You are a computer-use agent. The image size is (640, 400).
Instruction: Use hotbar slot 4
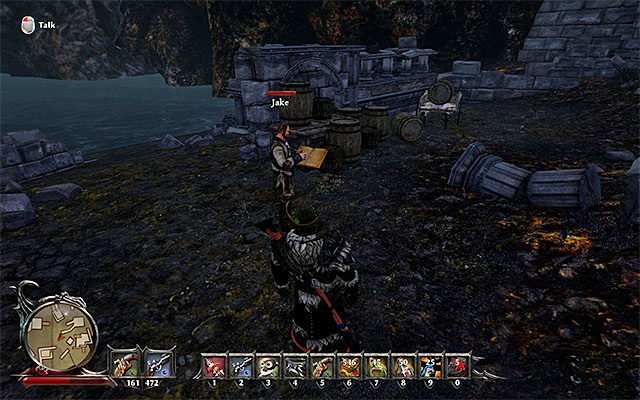click(296, 367)
